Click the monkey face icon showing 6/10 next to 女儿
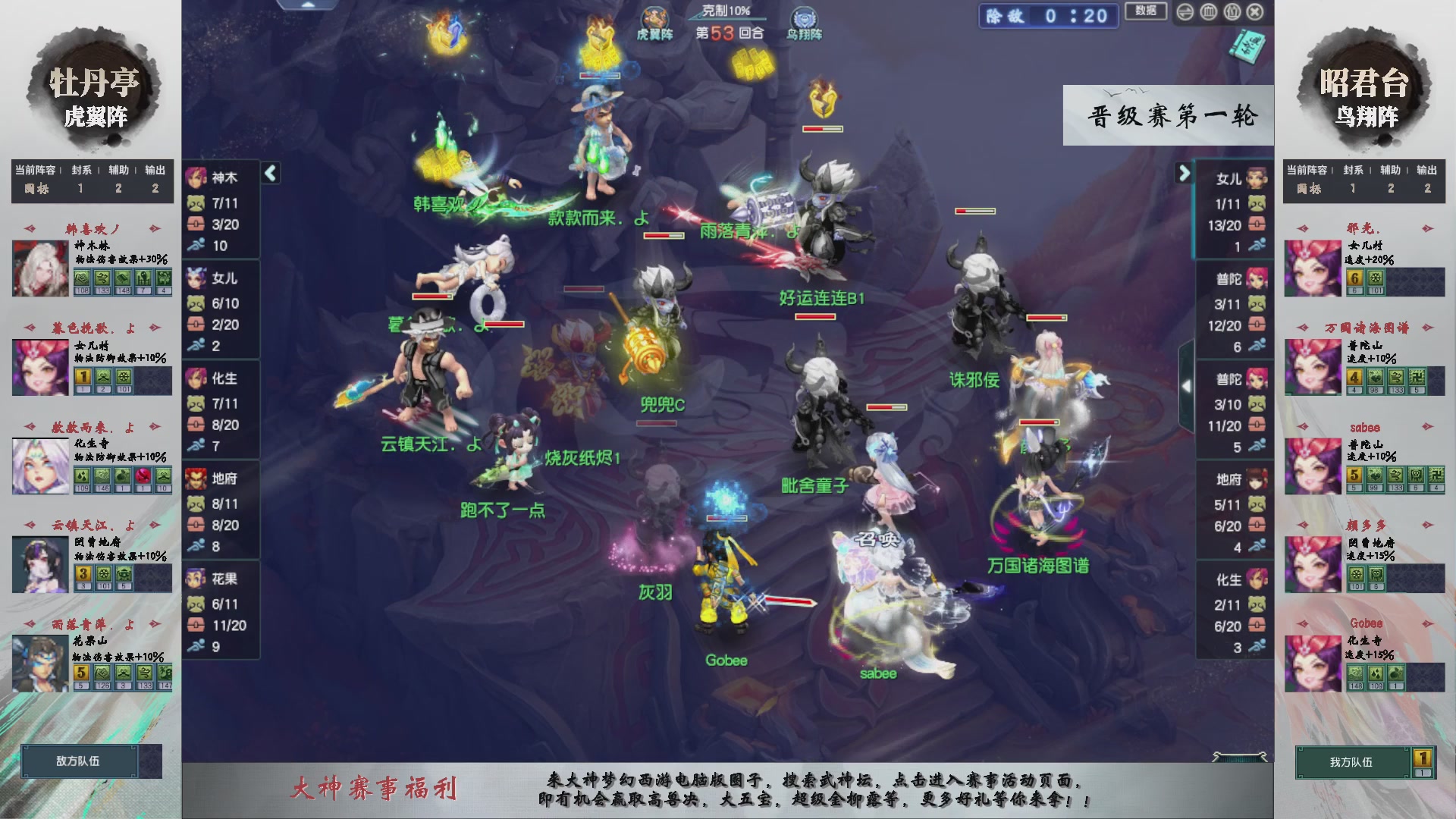1456x819 pixels. pyautogui.click(x=195, y=303)
